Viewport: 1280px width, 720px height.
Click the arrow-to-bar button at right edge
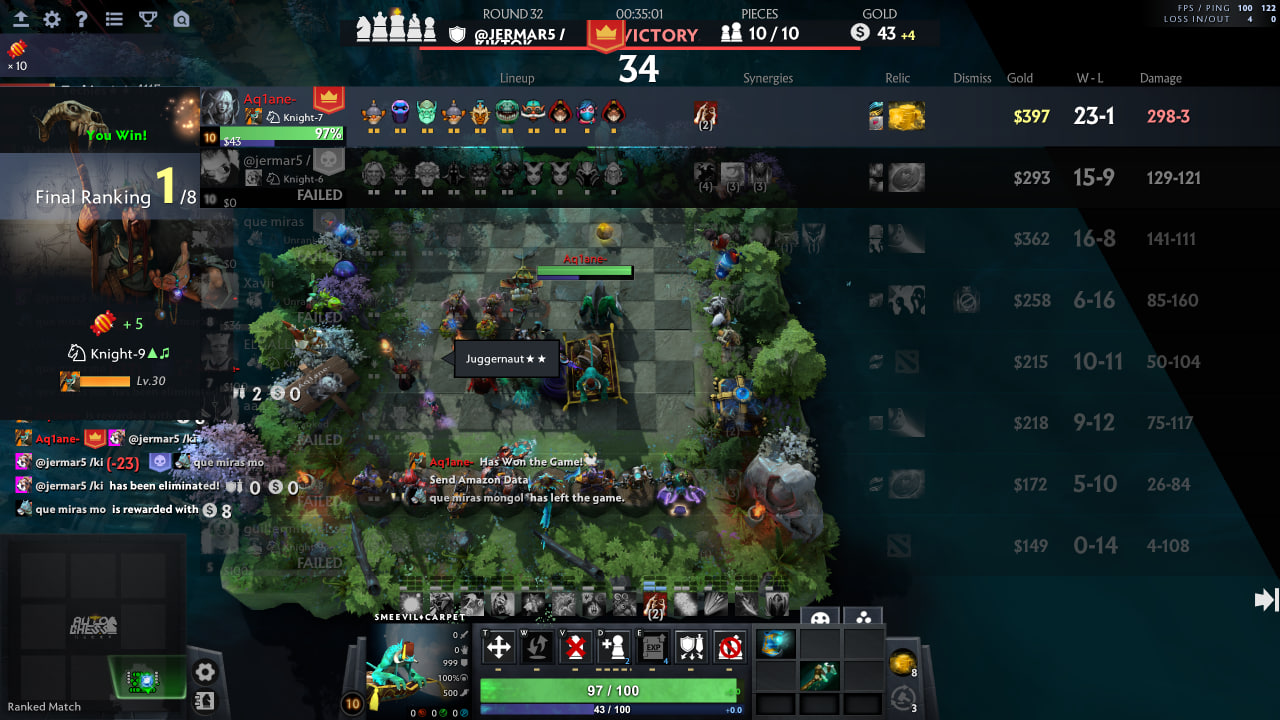pyautogui.click(x=1265, y=599)
